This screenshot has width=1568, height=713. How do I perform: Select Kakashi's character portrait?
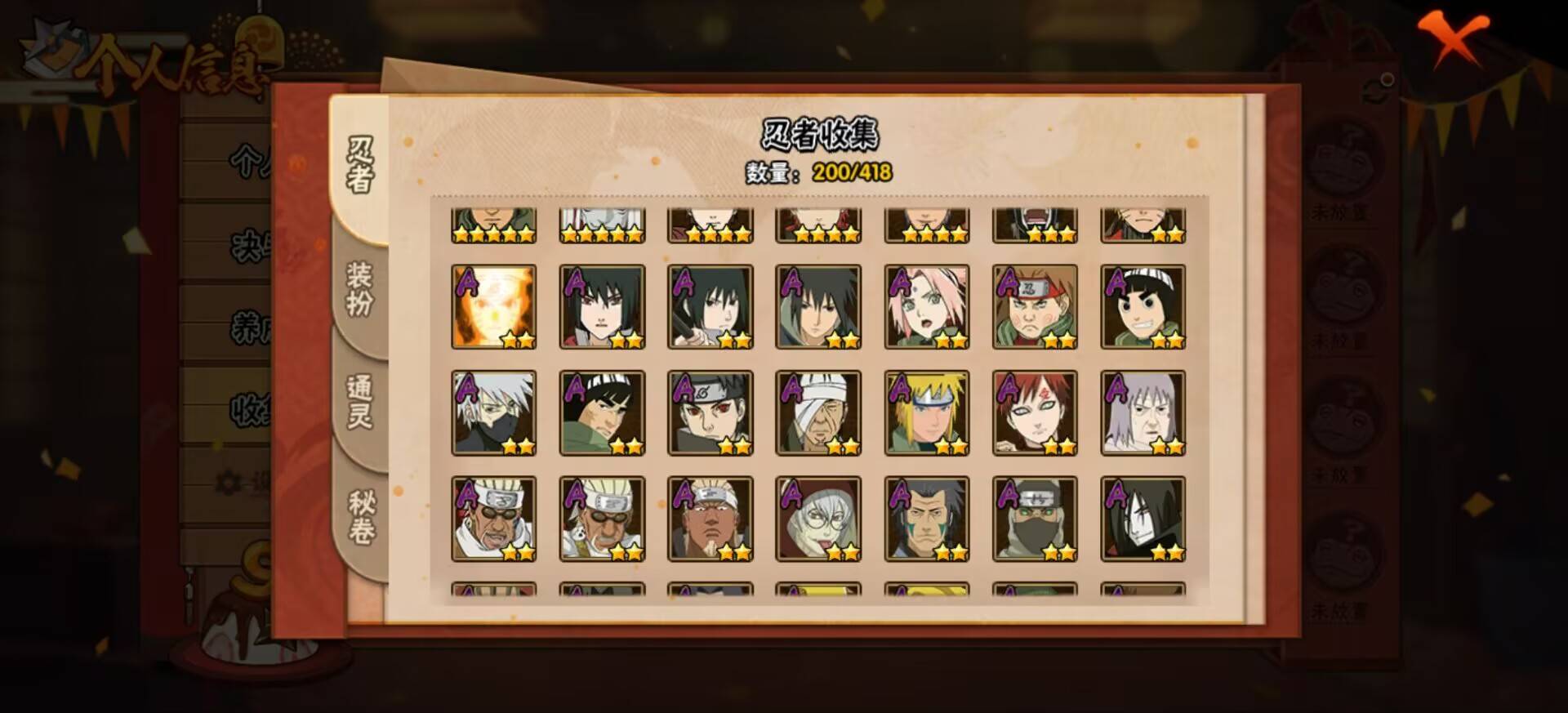click(492, 412)
